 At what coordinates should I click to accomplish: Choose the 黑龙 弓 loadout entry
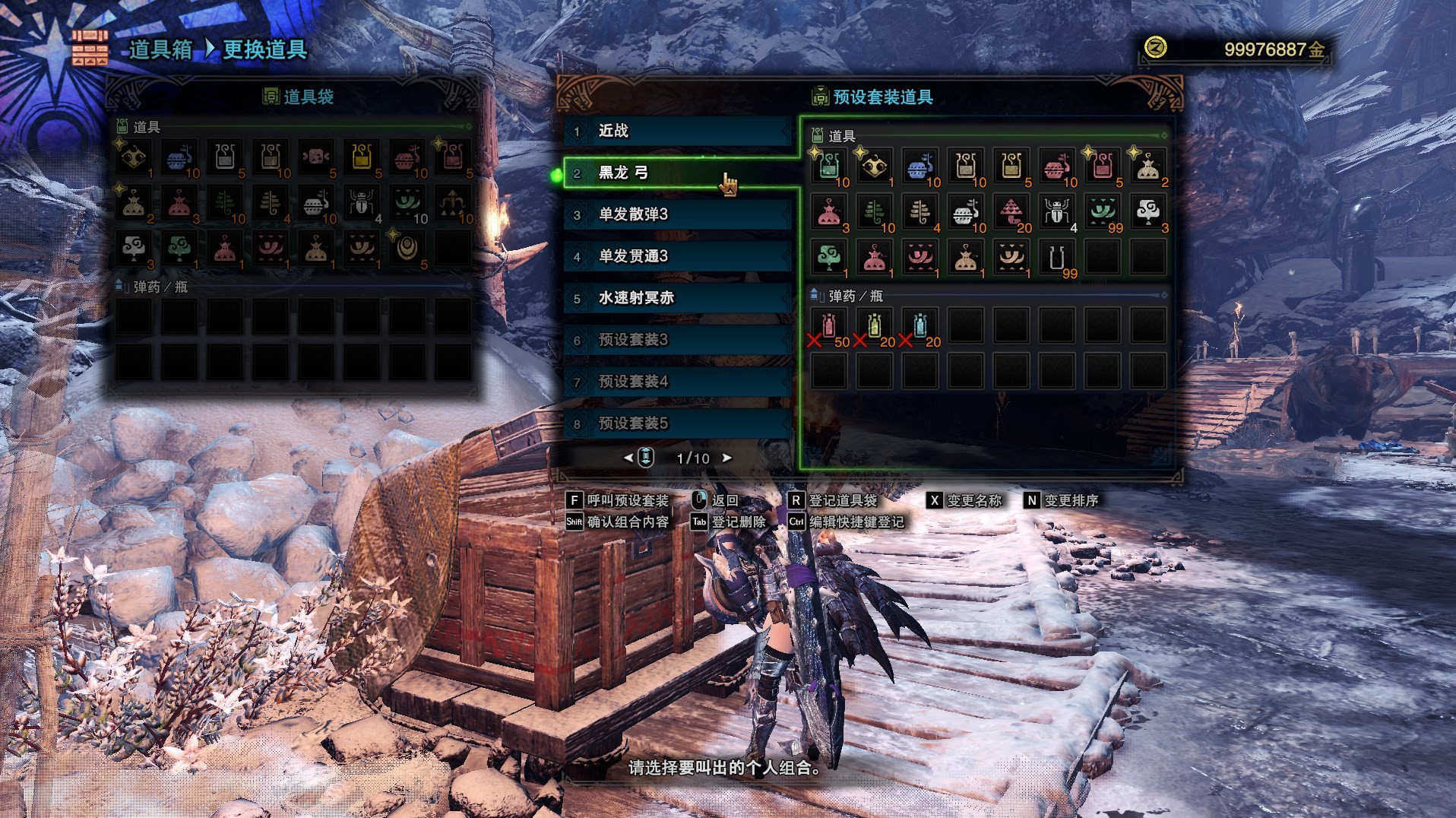click(676, 173)
